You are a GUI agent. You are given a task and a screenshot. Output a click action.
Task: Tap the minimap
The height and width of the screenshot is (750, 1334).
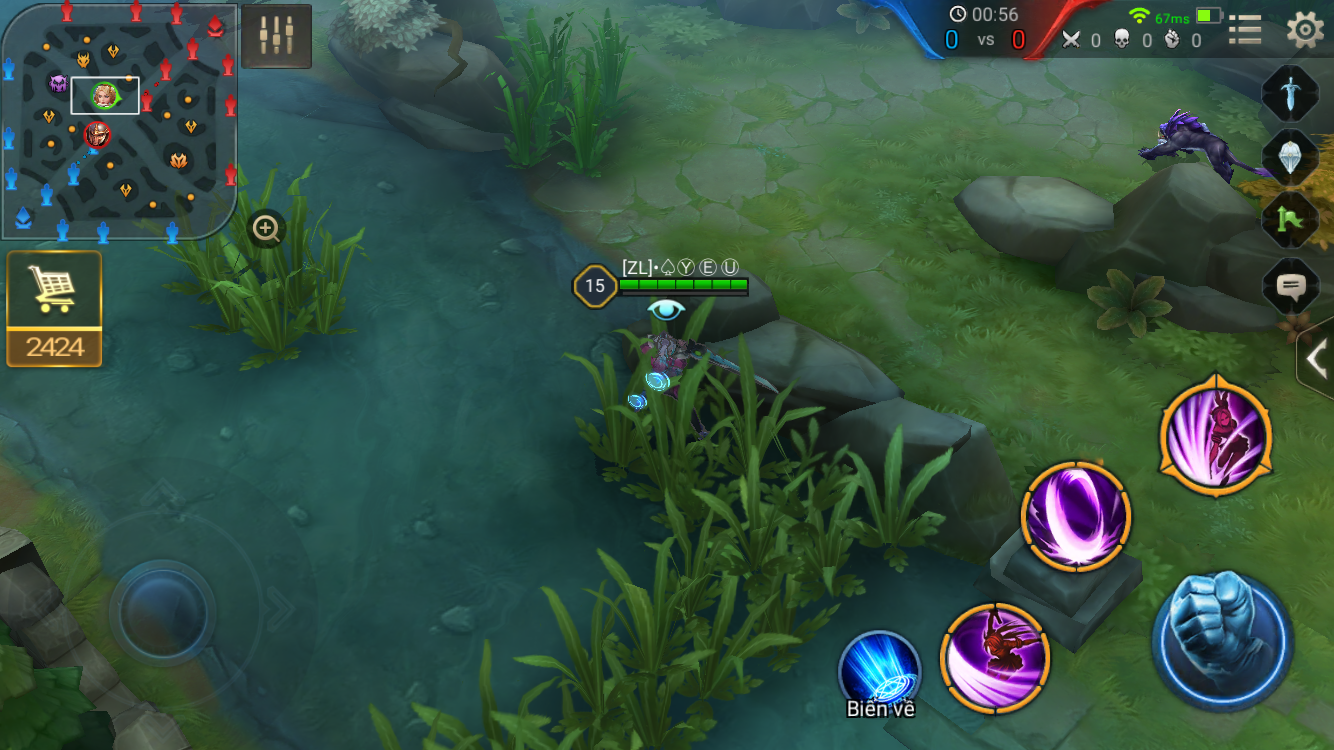[x=119, y=122]
